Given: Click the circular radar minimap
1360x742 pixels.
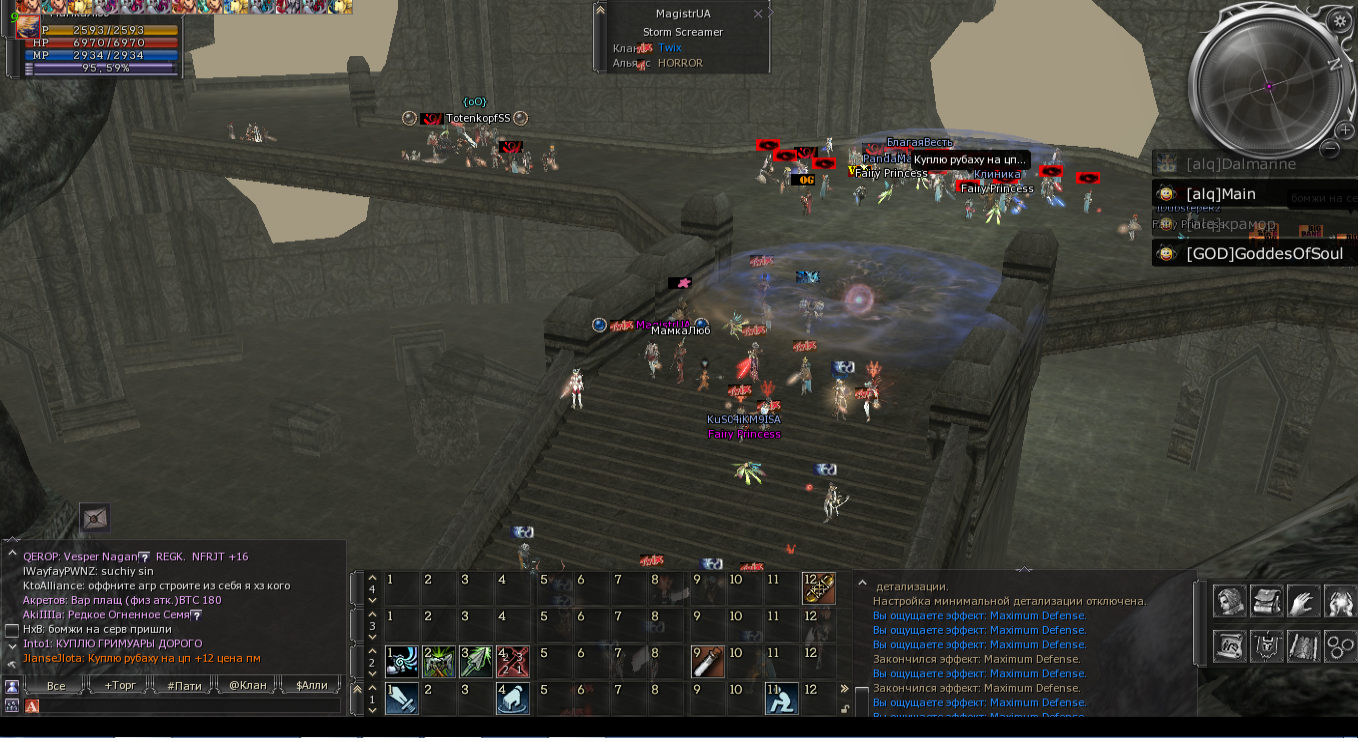Looking at the screenshot, I should pyautogui.click(x=1268, y=86).
